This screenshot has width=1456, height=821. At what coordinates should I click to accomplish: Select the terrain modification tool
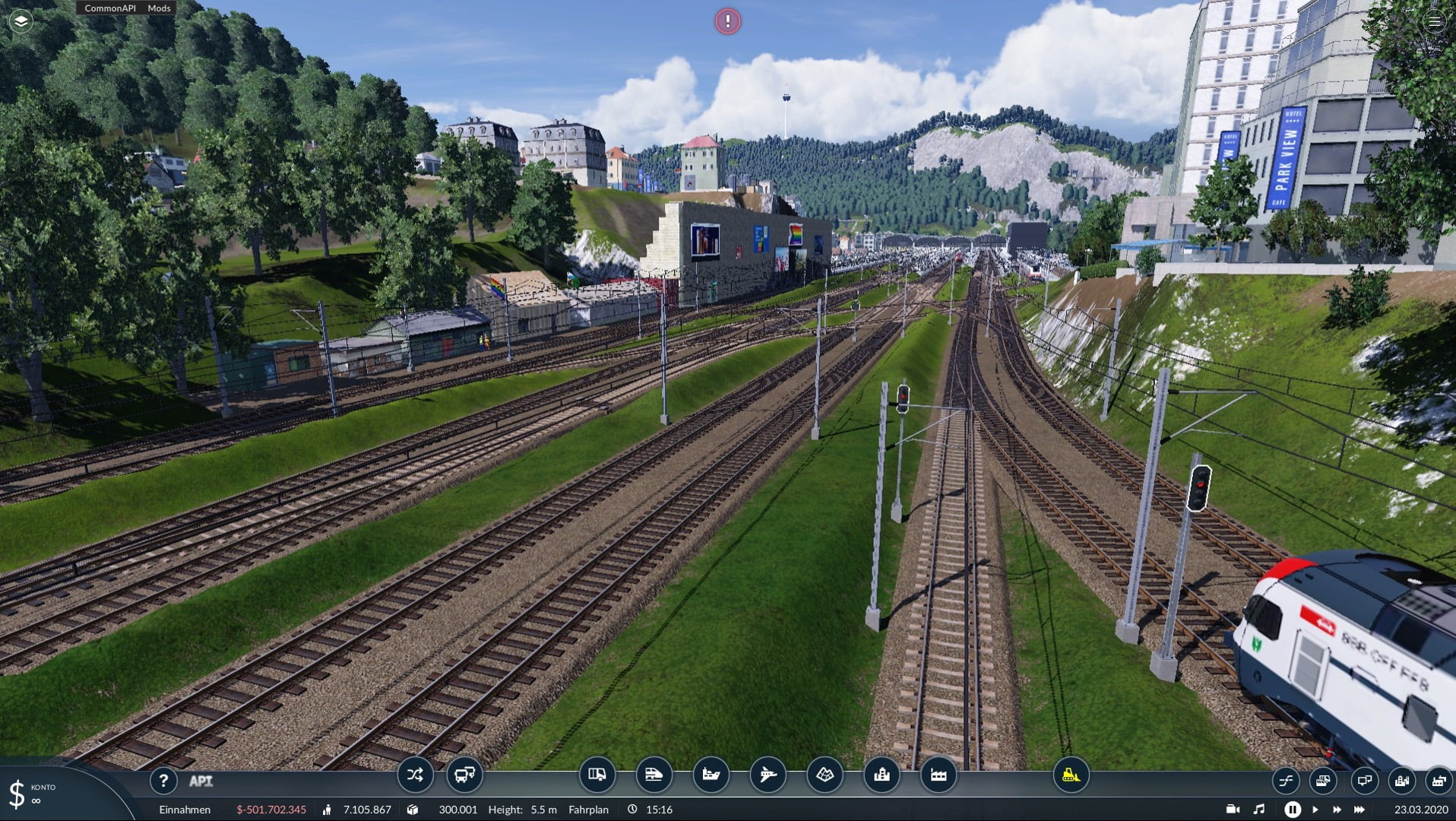point(825,775)
